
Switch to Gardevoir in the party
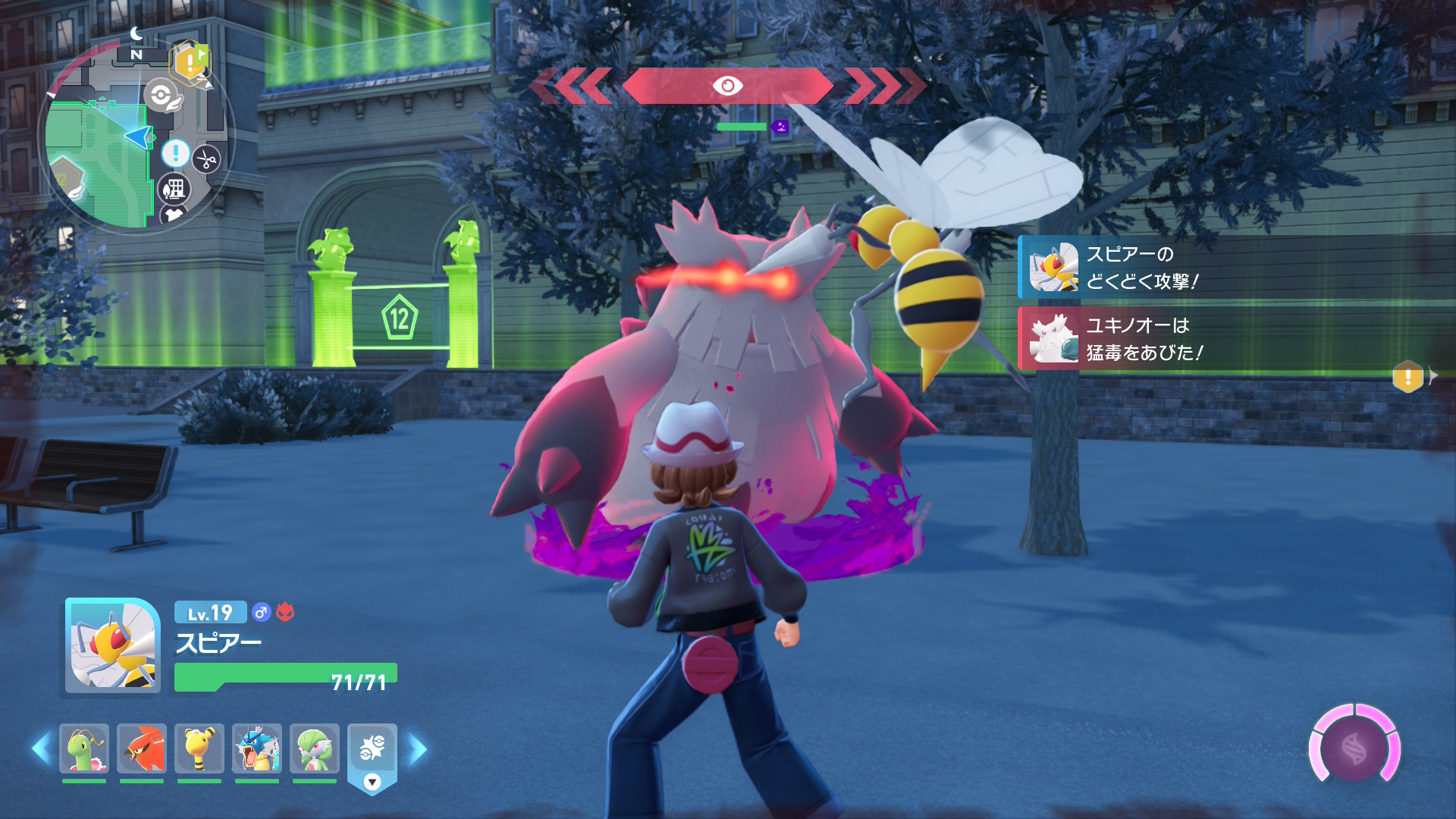point(315,748)
